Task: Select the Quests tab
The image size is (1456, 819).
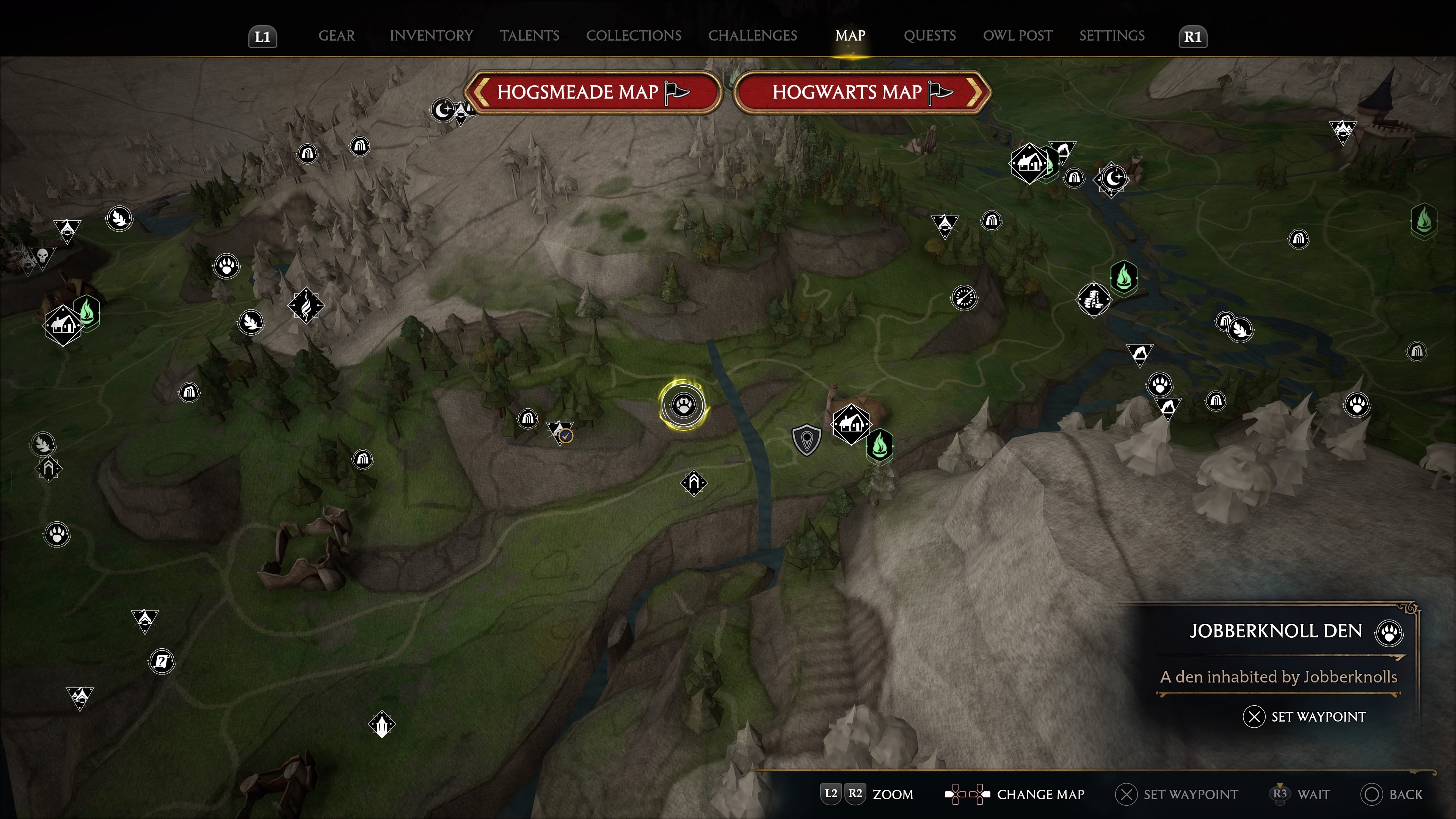Action: (929, 36)
